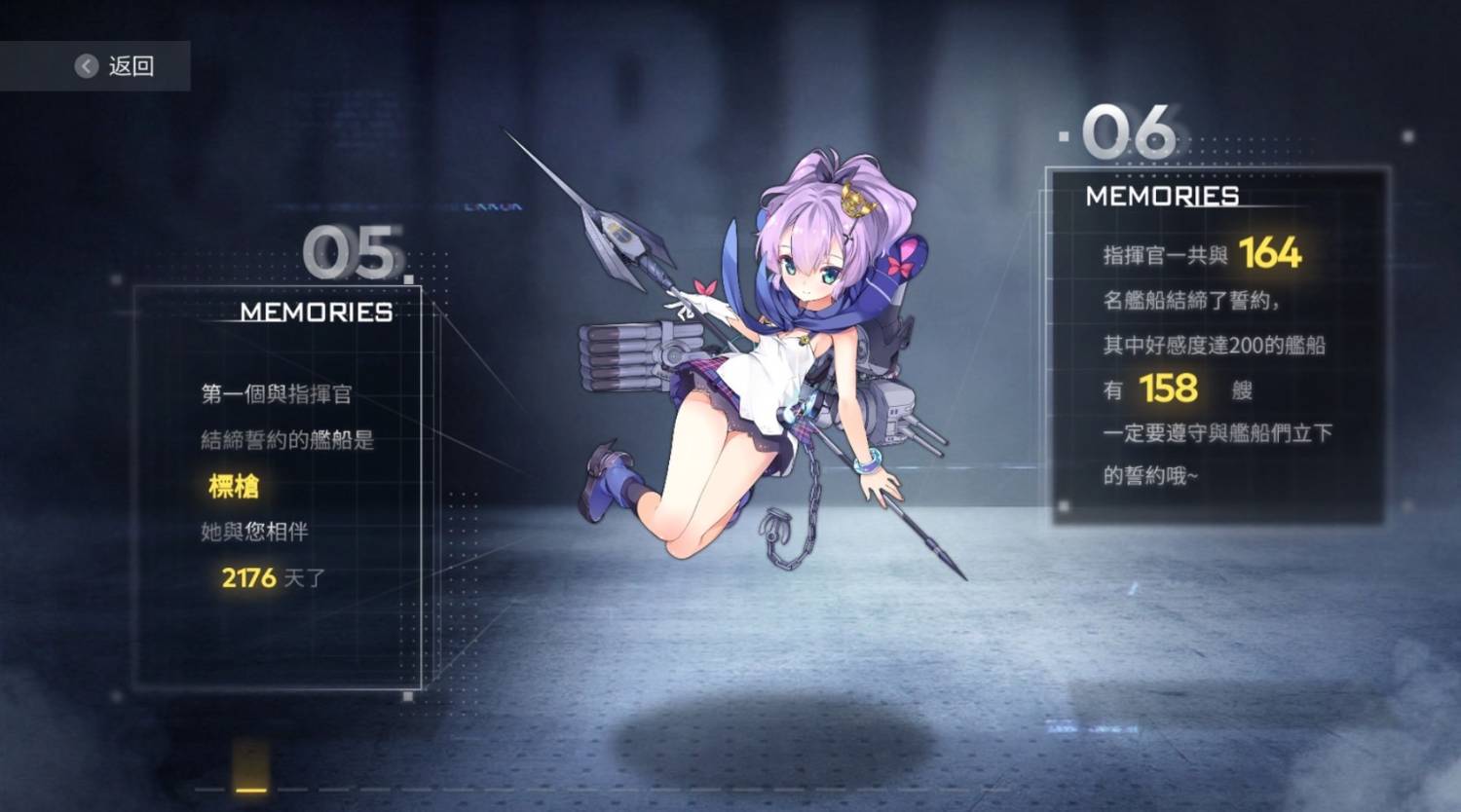
Task: Click the anchor charm on the character's chain
Action: pos(774,527)
